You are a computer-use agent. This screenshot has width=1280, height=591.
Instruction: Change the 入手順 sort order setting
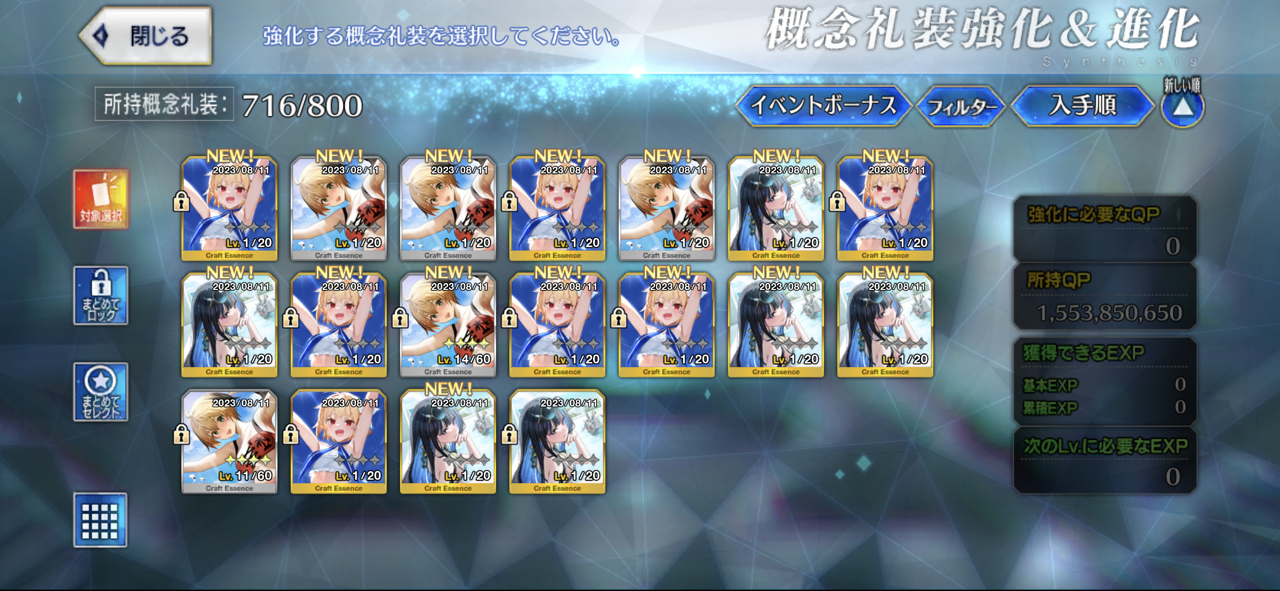click(1082, 106)
